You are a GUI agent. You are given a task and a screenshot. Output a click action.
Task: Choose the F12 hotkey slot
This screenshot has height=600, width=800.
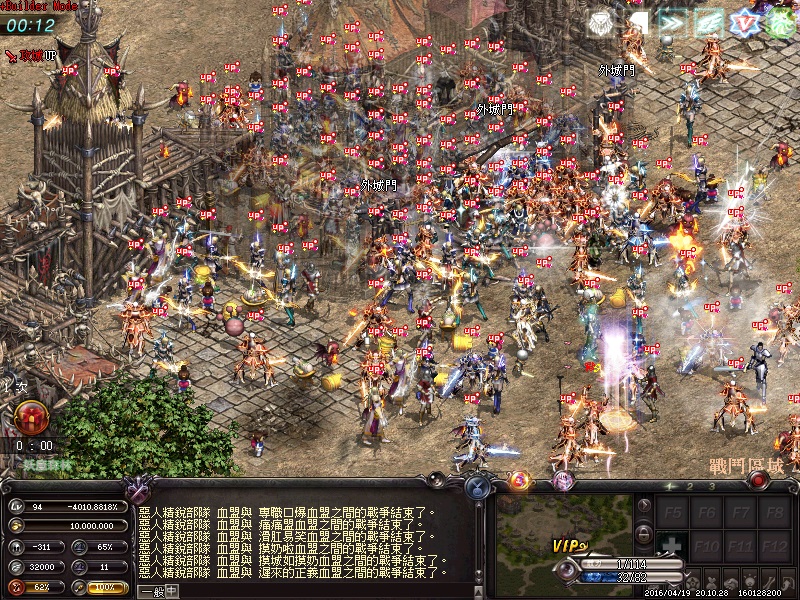pyautogui.click(x=772, y=548)
